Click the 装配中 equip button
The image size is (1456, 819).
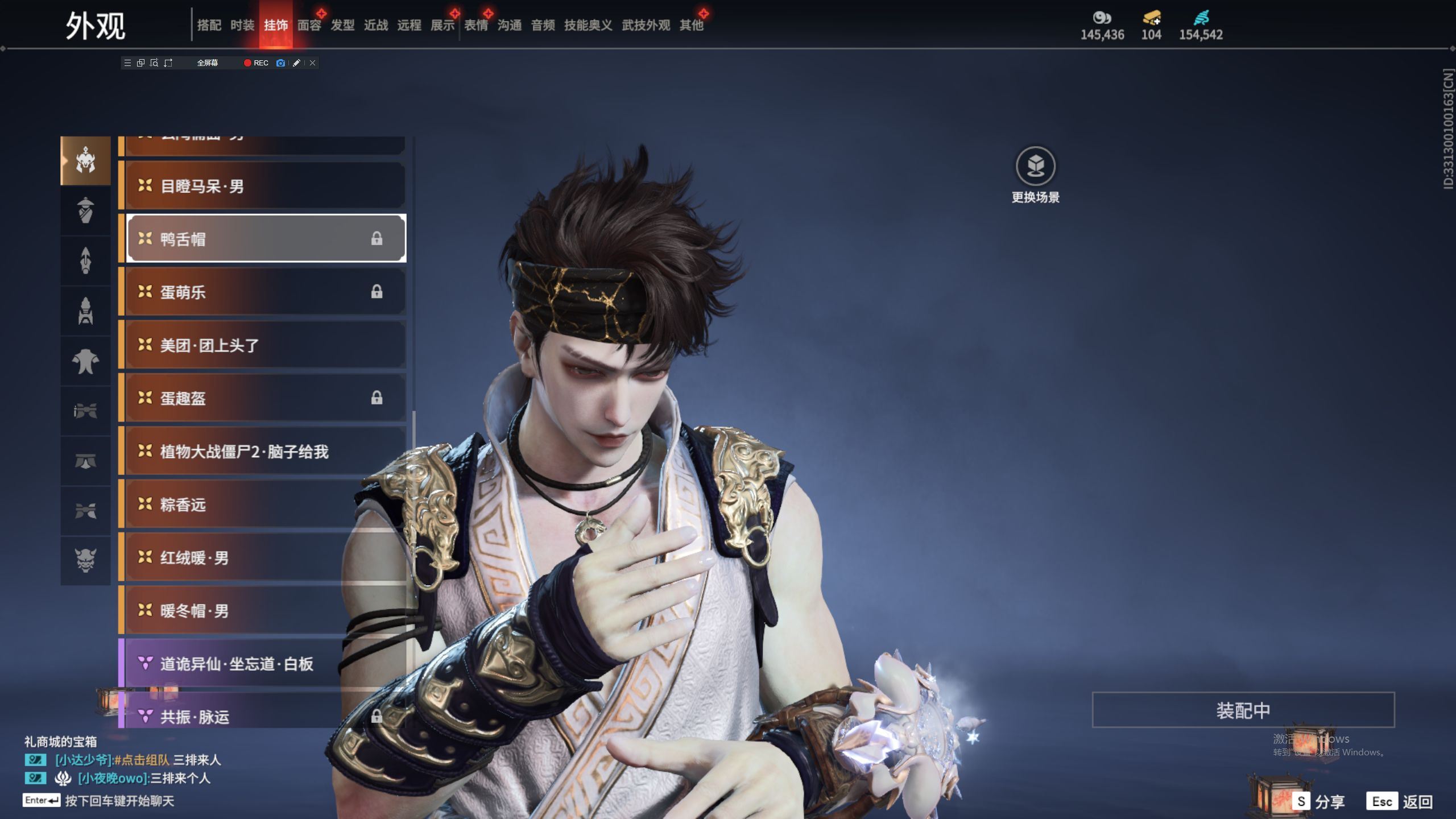pyautogui.click(x=1243, y=710)
